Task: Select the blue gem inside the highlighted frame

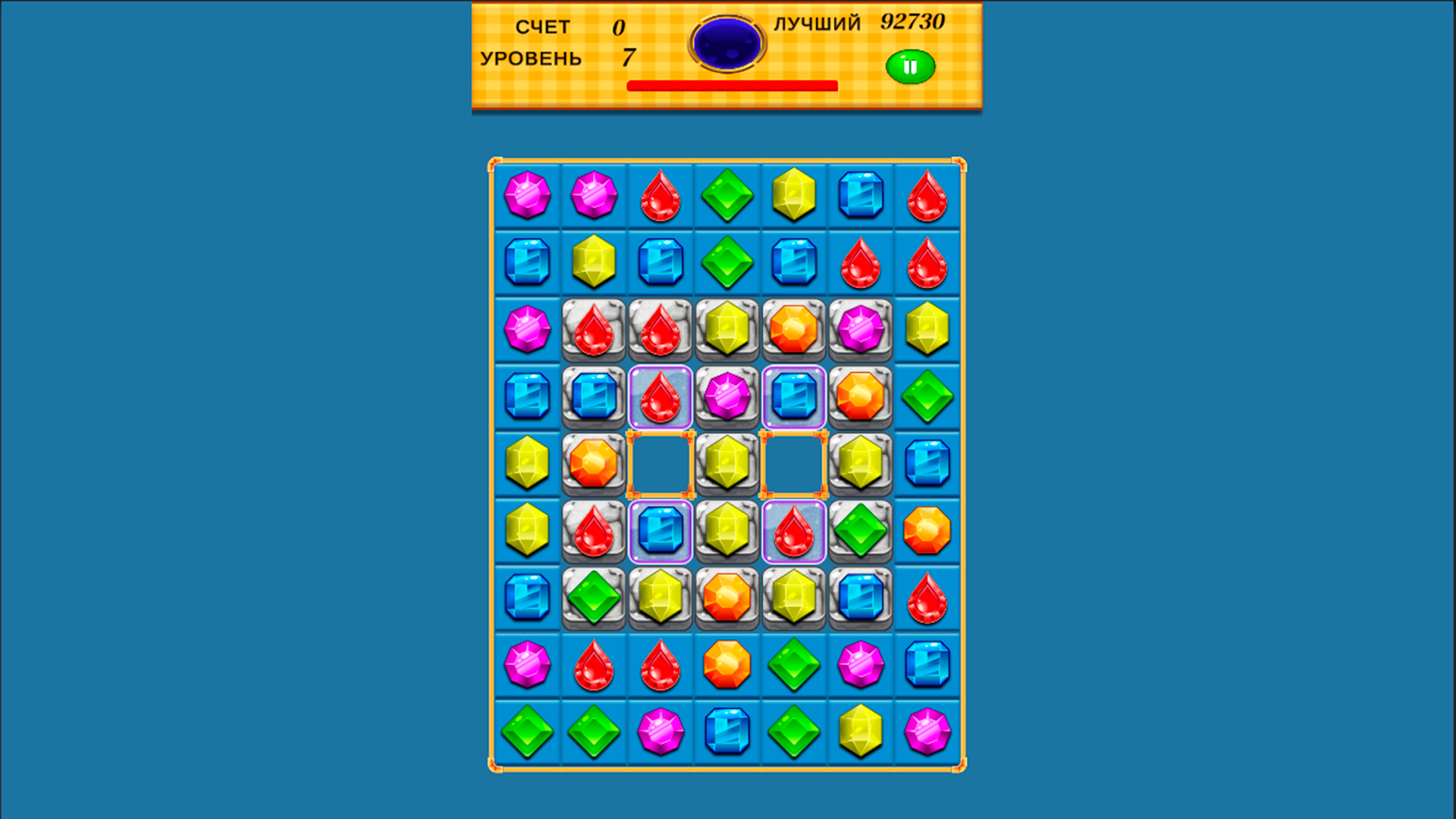Action: point(794,396)
